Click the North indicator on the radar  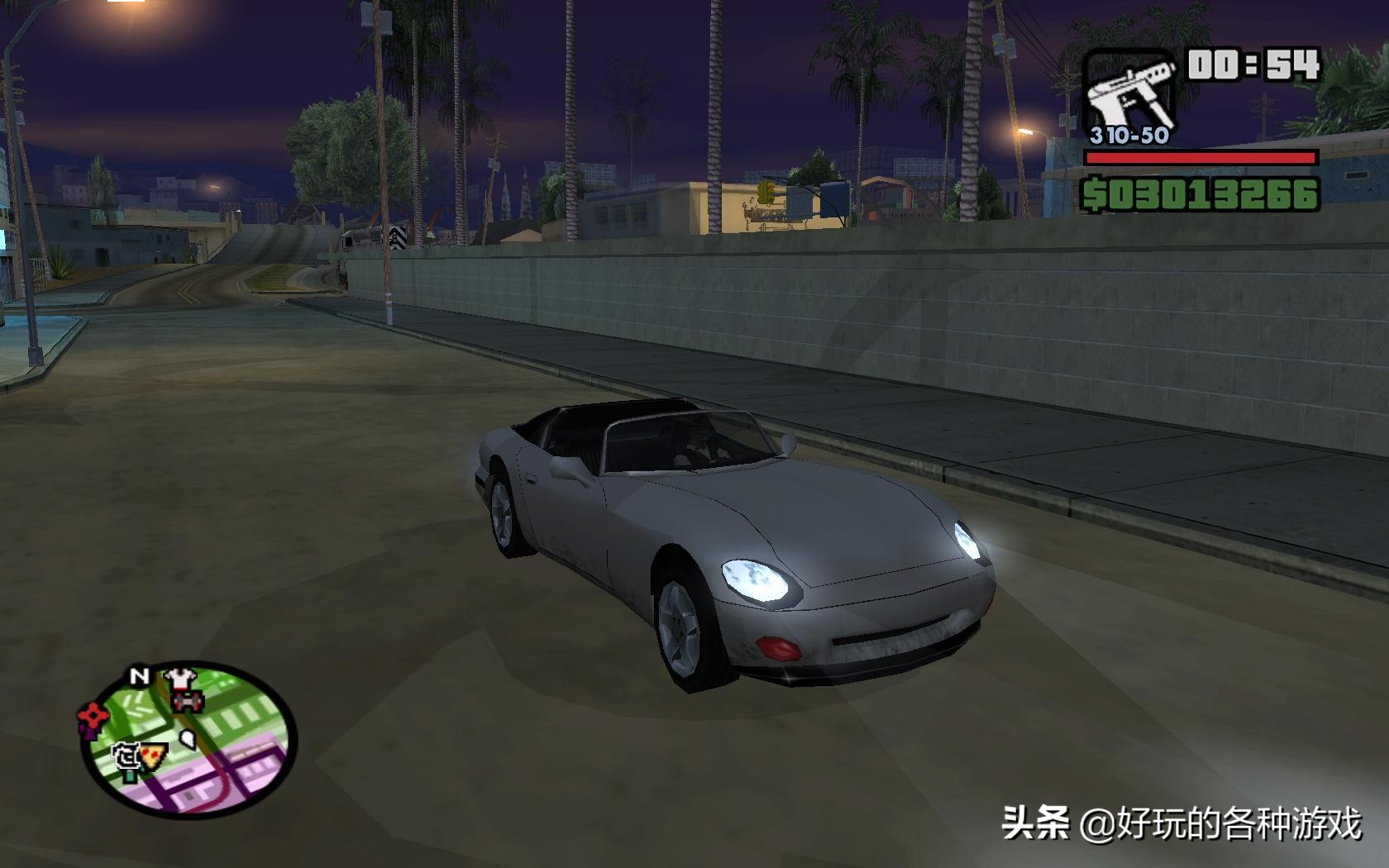tap(141, 675)
